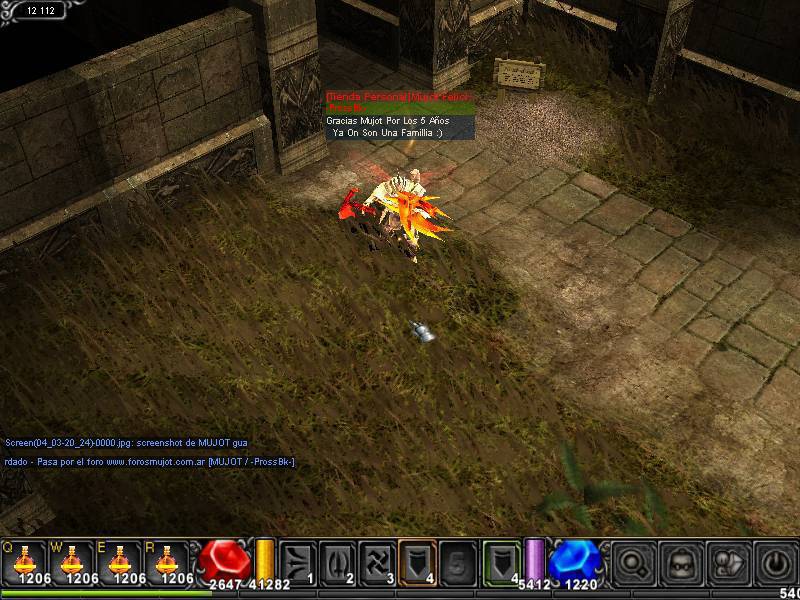Open the character face button
This screenshot has height=600, width=800.
click(x=680, y=561)
